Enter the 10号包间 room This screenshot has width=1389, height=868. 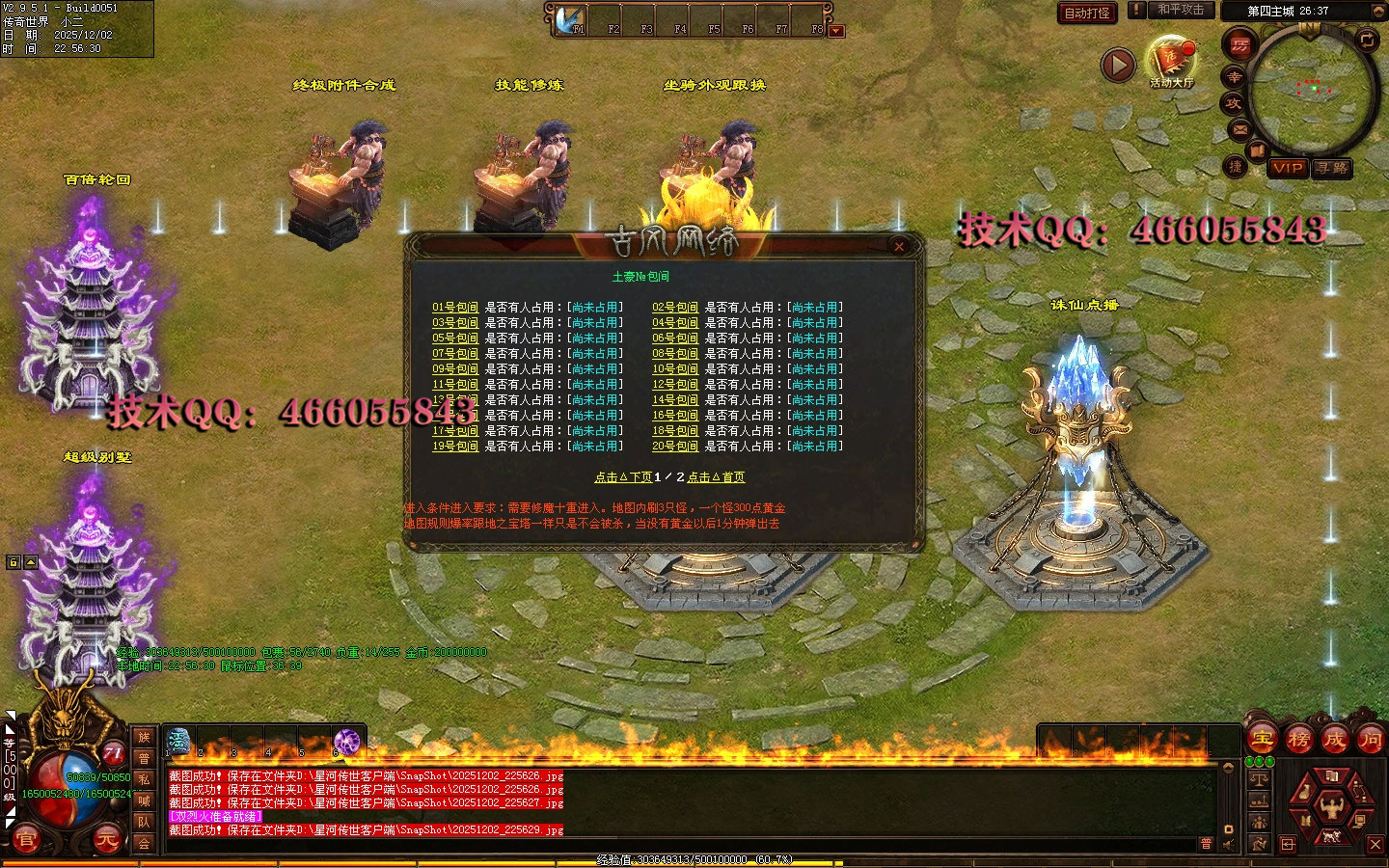(675, 369)
